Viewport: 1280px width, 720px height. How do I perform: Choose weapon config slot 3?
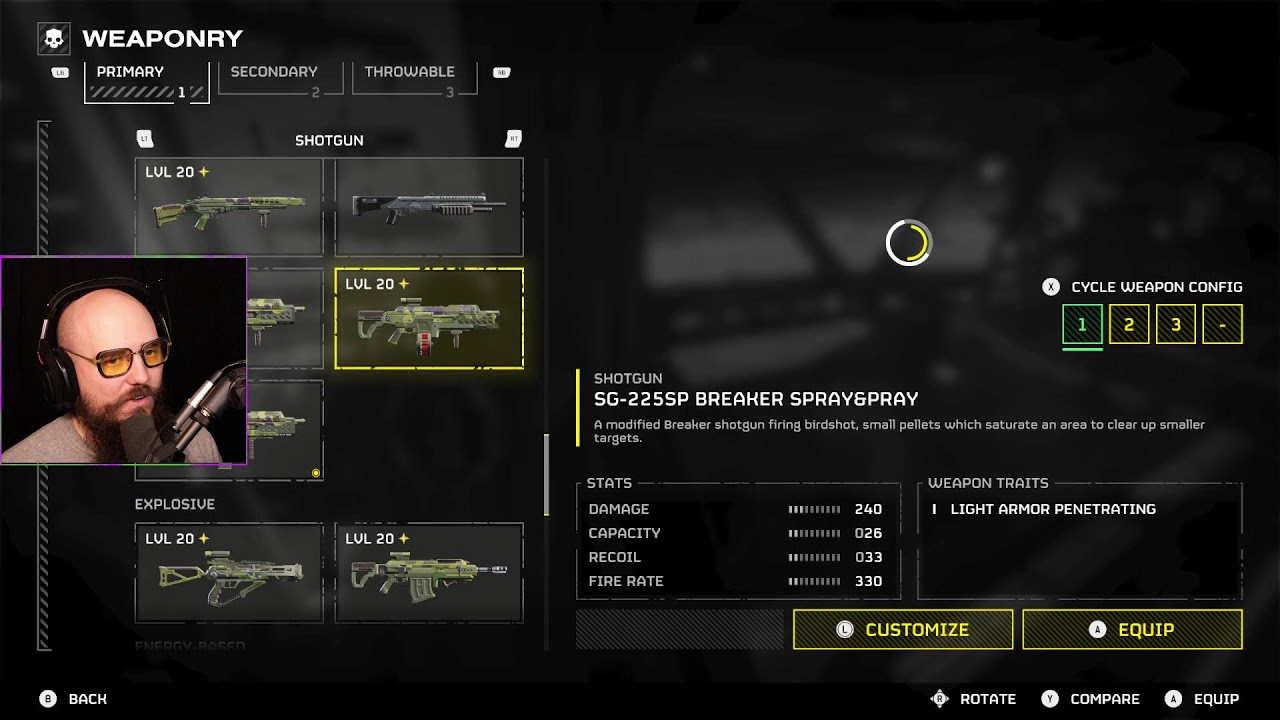tap(1176, 325)
